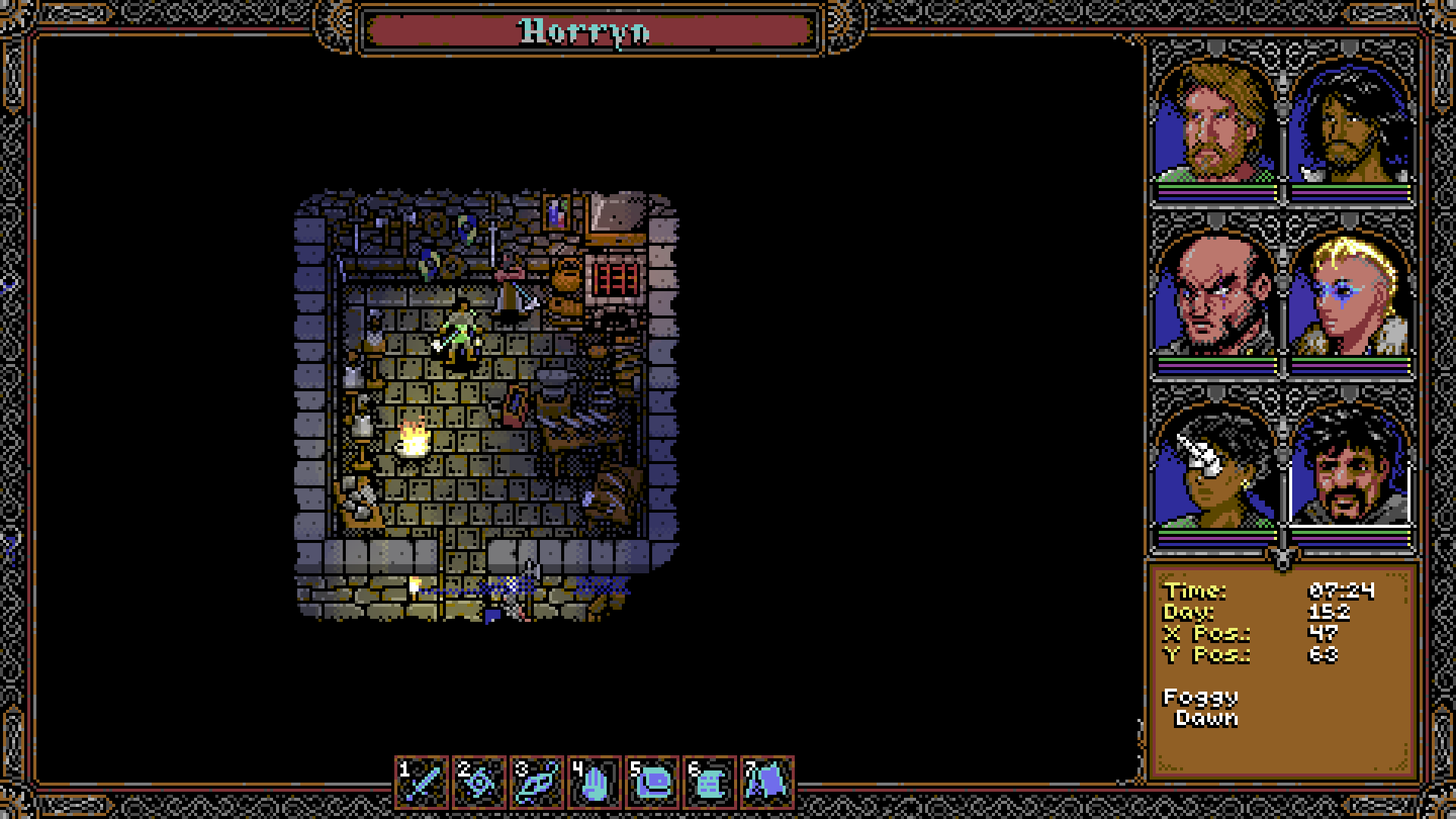Viewport: 1456px width, 819px height.
Task: Open the helmet icon in slot 5
Action: (x=652, y=781)
